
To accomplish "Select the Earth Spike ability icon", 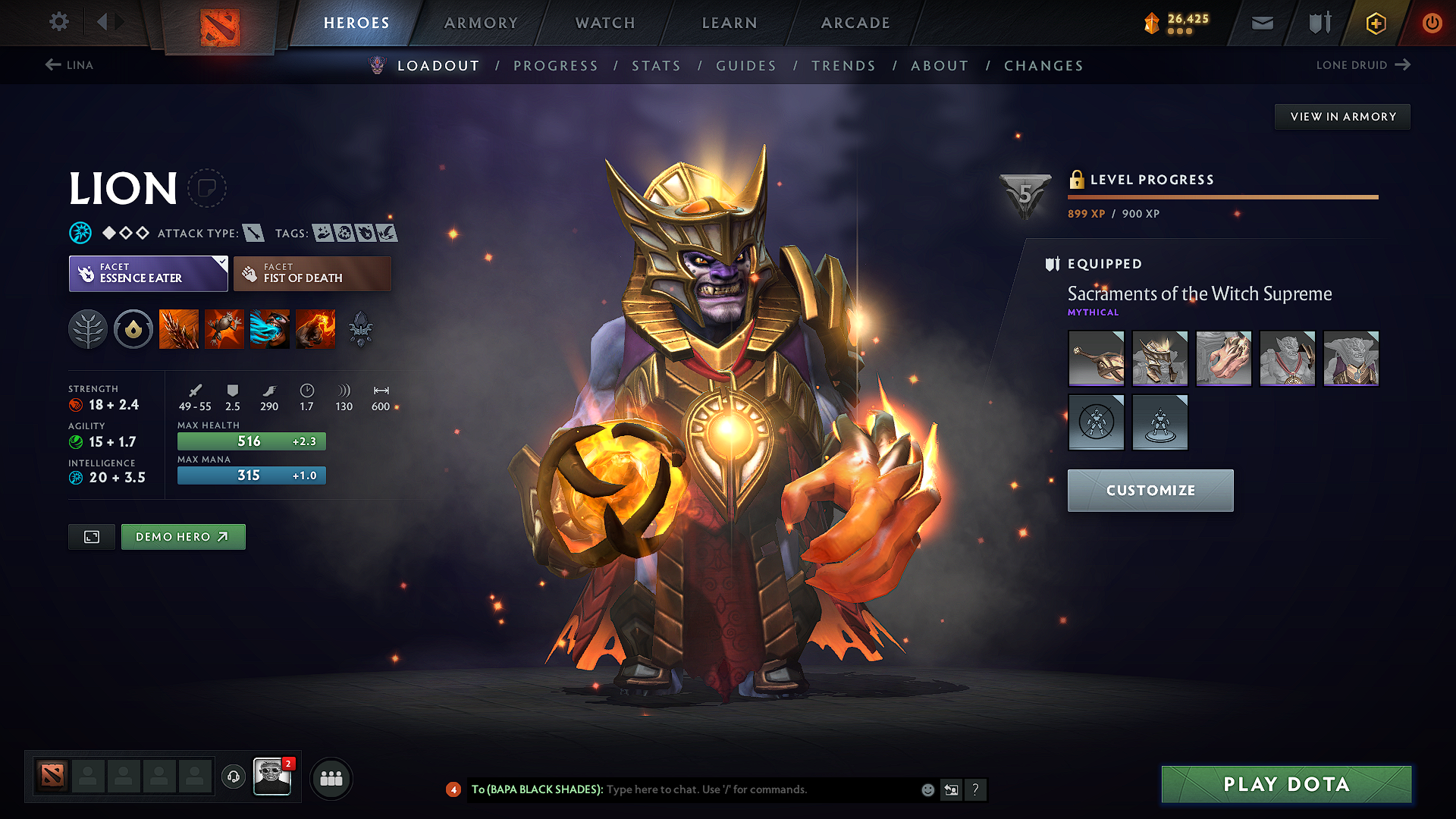I will (178, 328).
